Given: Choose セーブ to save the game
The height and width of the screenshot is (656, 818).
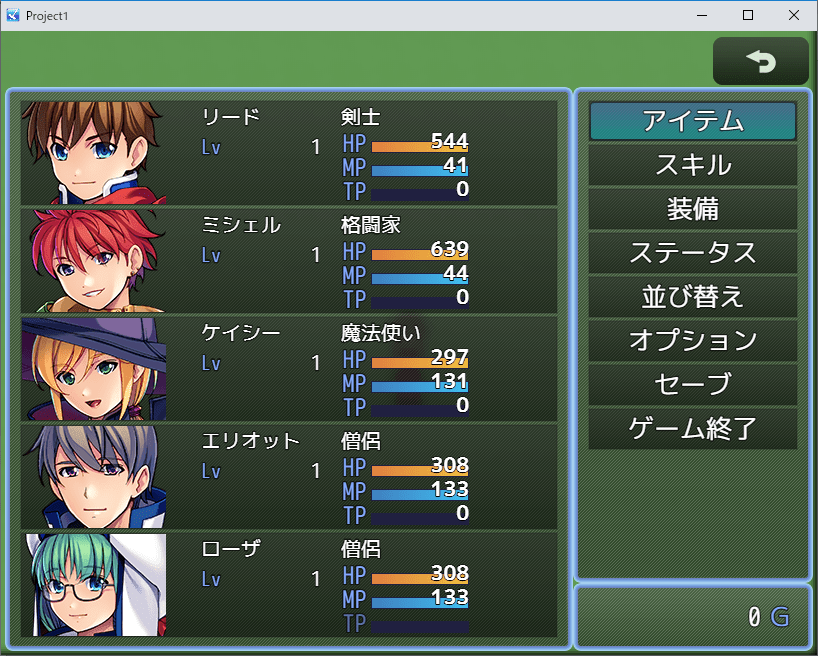Looking at the screenshot, I should [x=693, y=384].
